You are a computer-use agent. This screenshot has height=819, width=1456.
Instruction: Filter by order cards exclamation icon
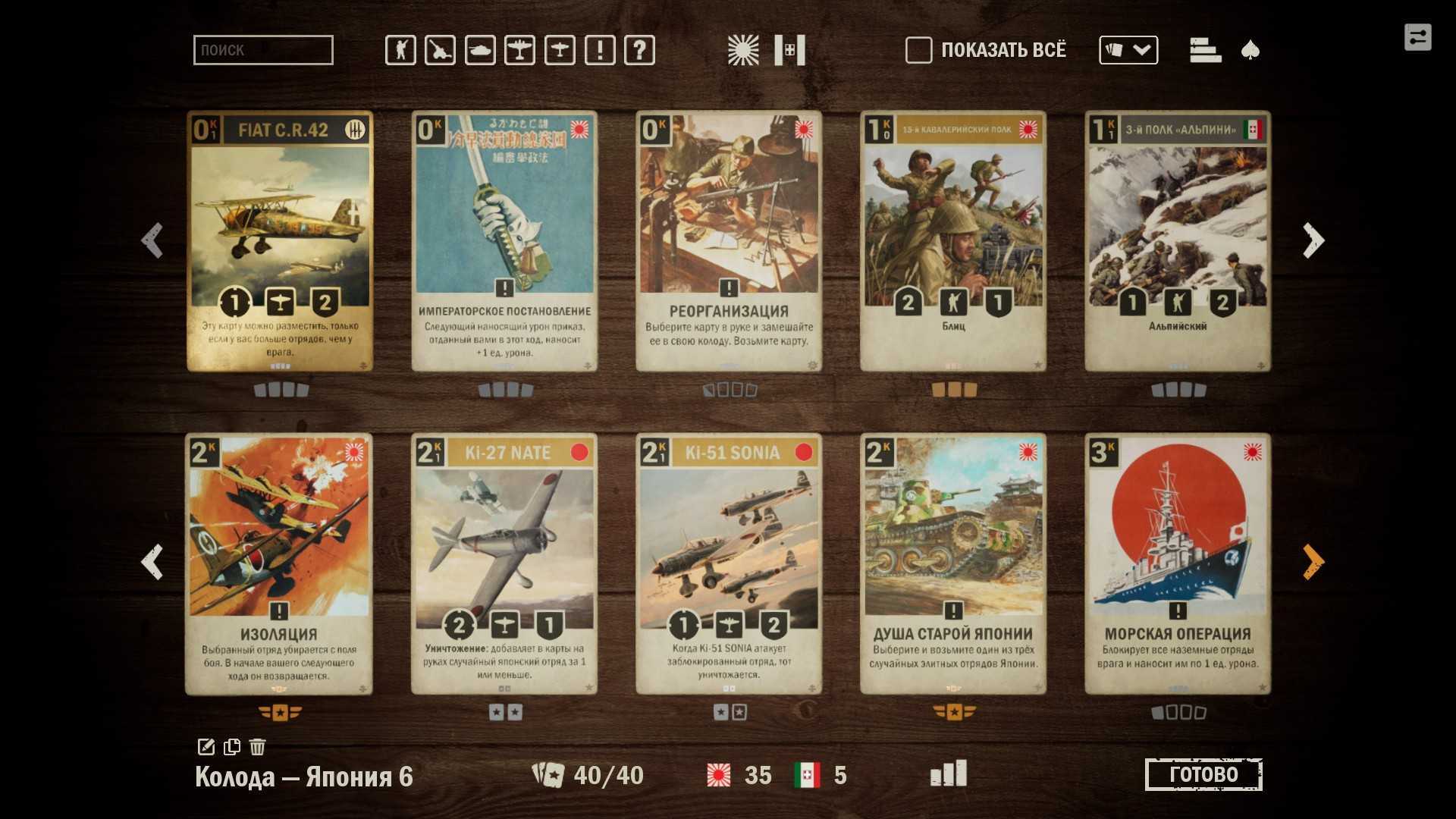click(600, 50)
